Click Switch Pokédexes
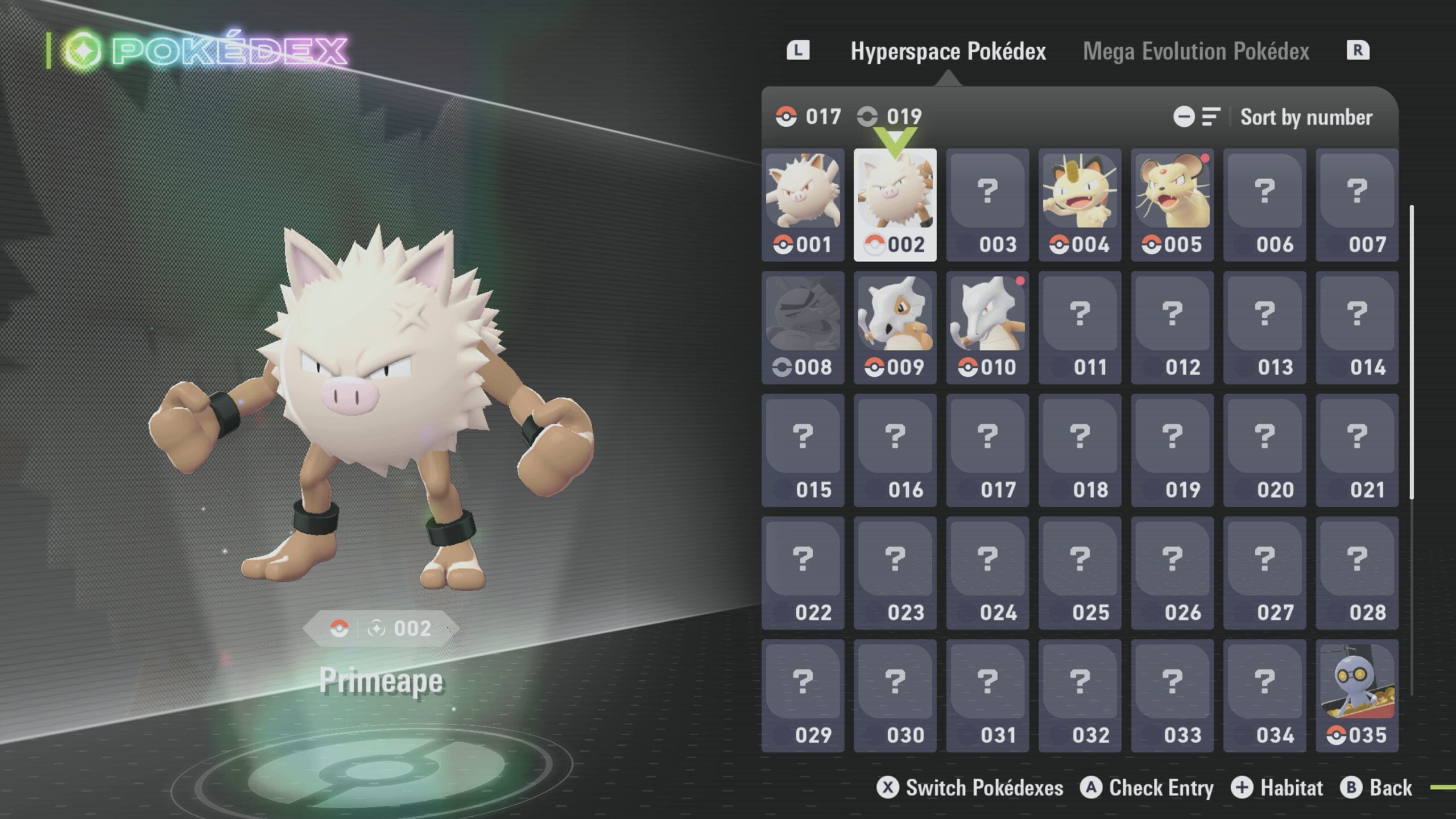This screenshot has height=819, width=1456. [x=970, y=788]
